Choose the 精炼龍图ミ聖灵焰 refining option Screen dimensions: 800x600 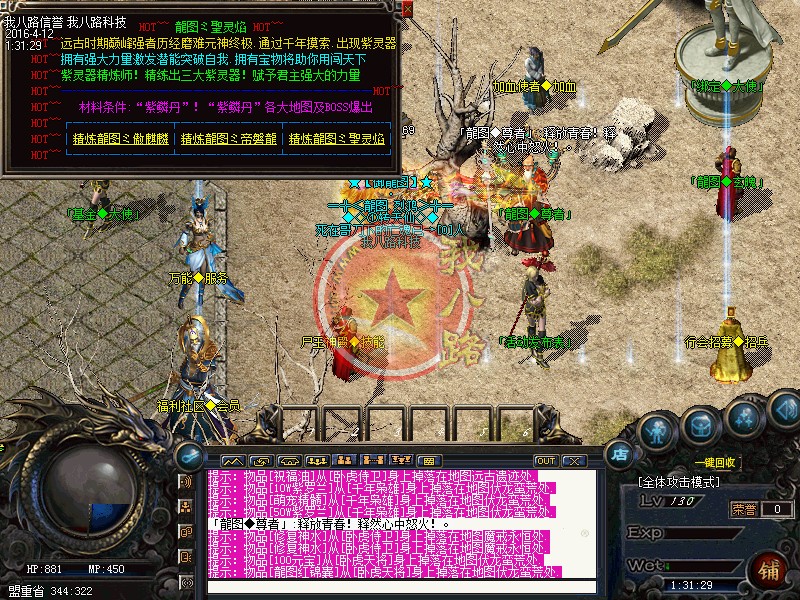click(336, 140)
